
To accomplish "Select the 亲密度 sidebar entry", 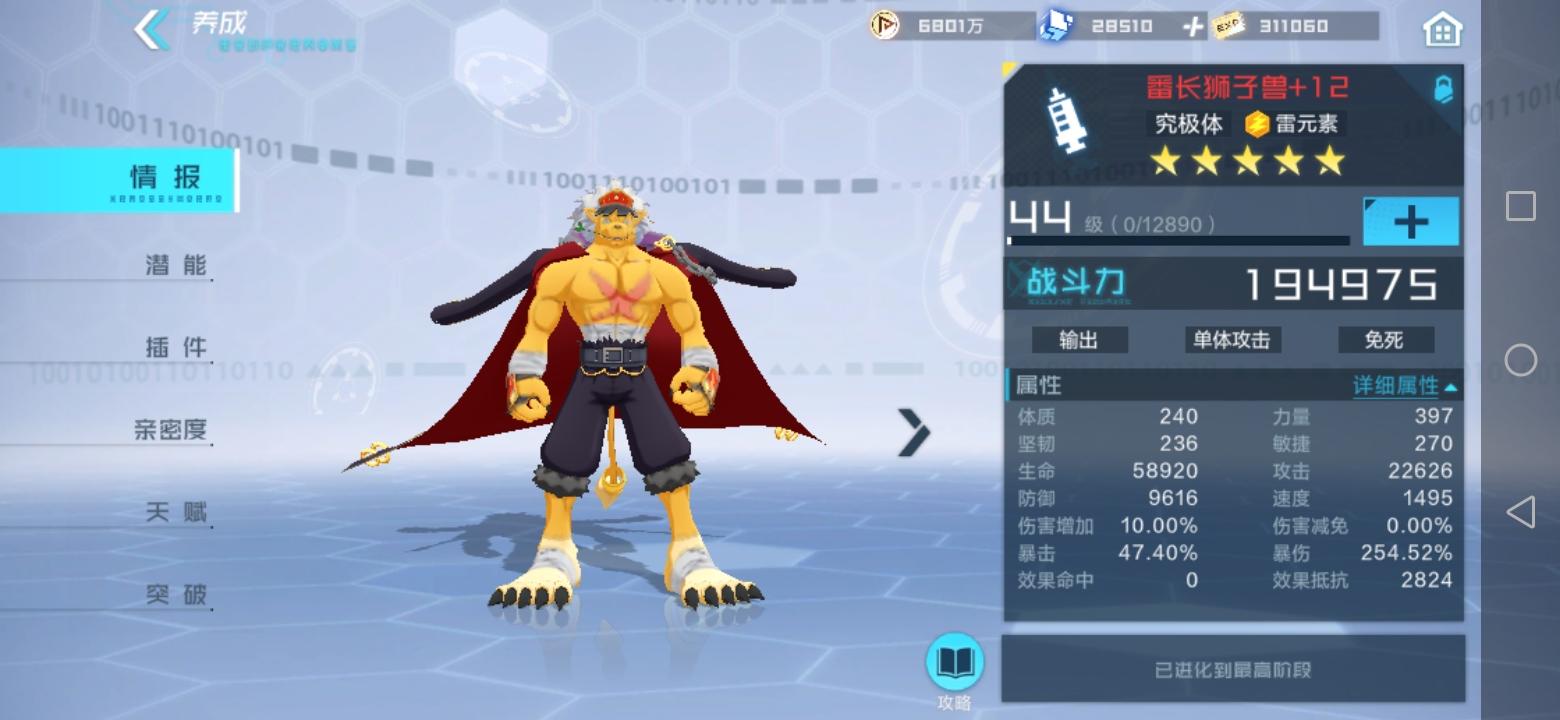I will tap(170, 429).
